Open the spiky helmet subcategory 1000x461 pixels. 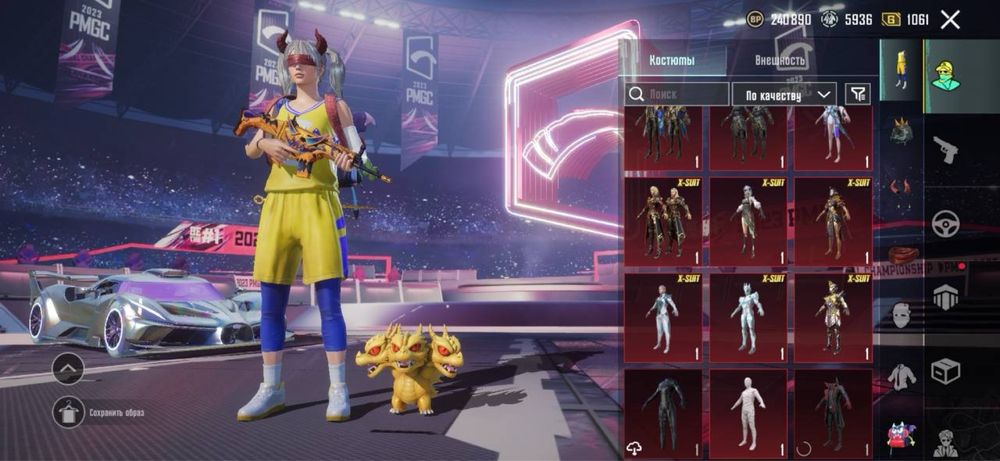coord(902,130)
